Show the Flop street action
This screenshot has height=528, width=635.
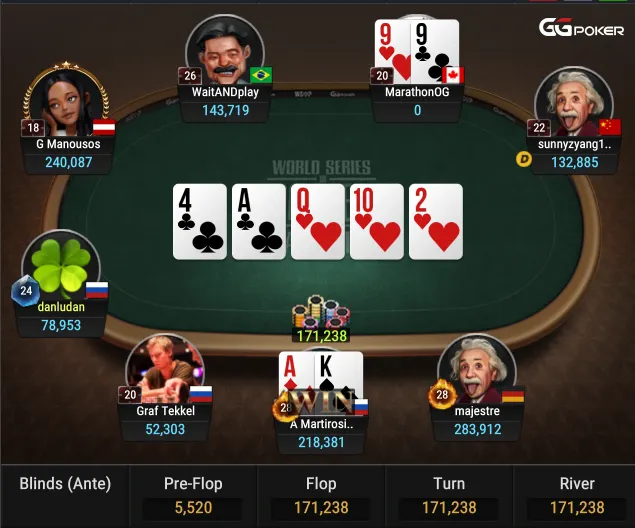(321, 496)
